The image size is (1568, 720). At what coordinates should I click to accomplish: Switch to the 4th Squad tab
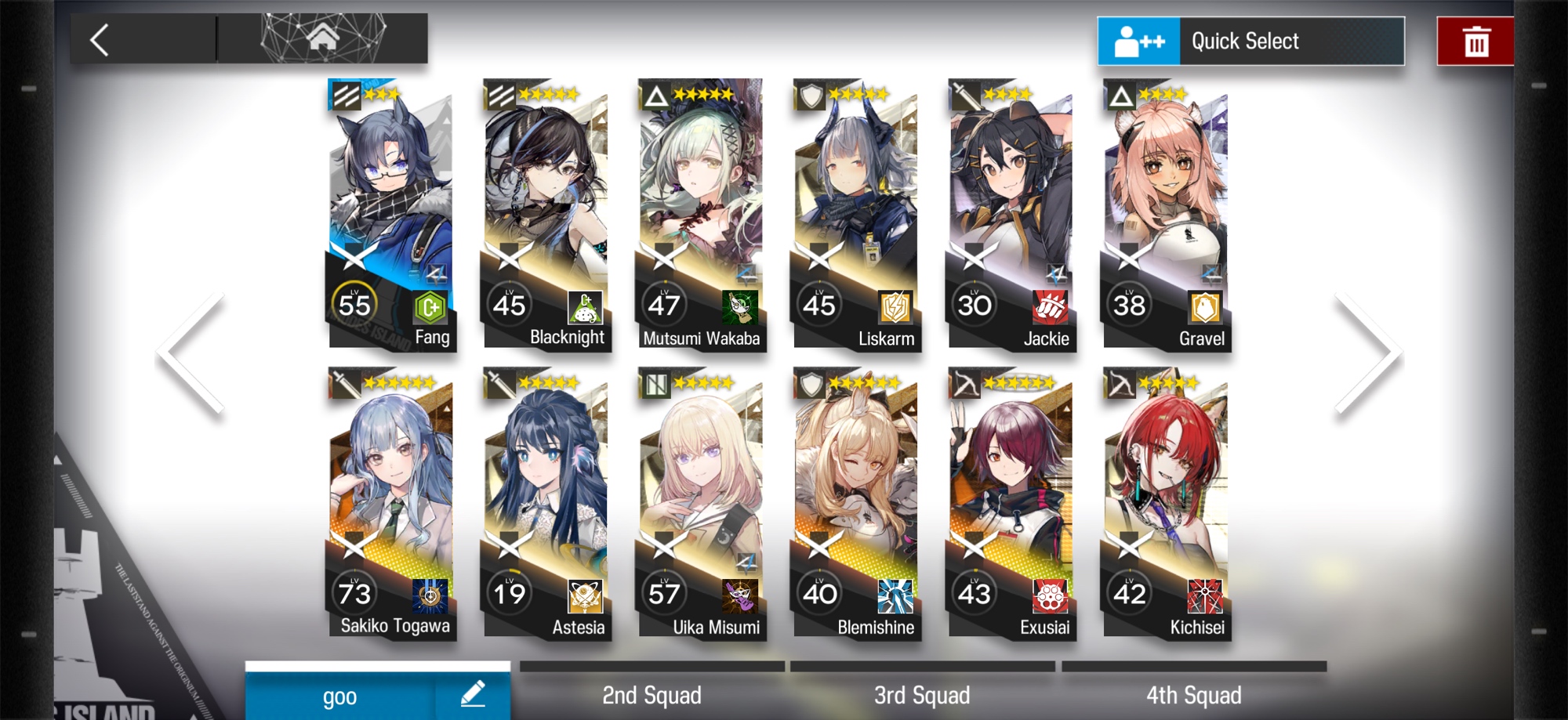click(1193, 694)
